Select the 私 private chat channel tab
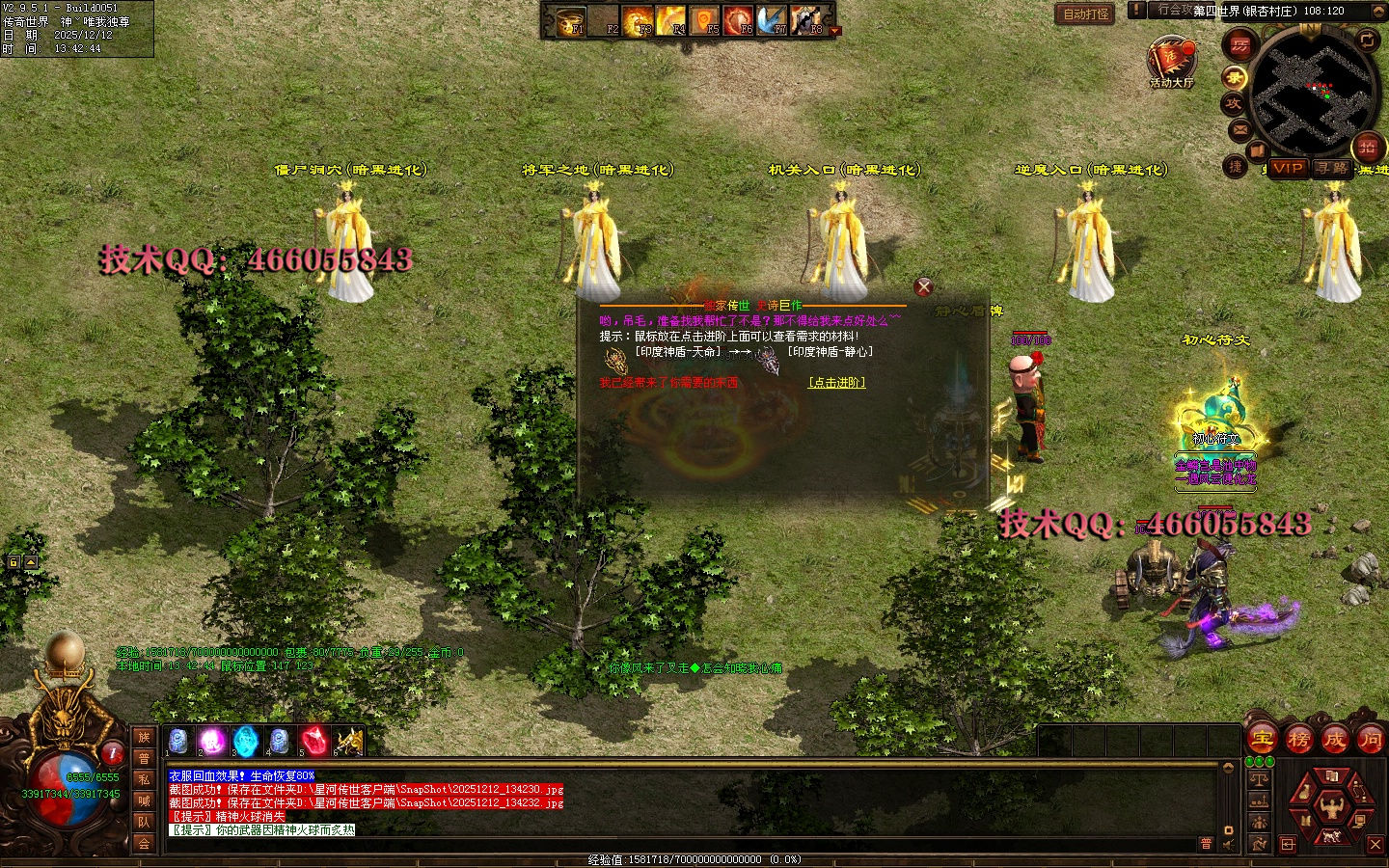The image size is (1389, 868). (x=144, y=779)
